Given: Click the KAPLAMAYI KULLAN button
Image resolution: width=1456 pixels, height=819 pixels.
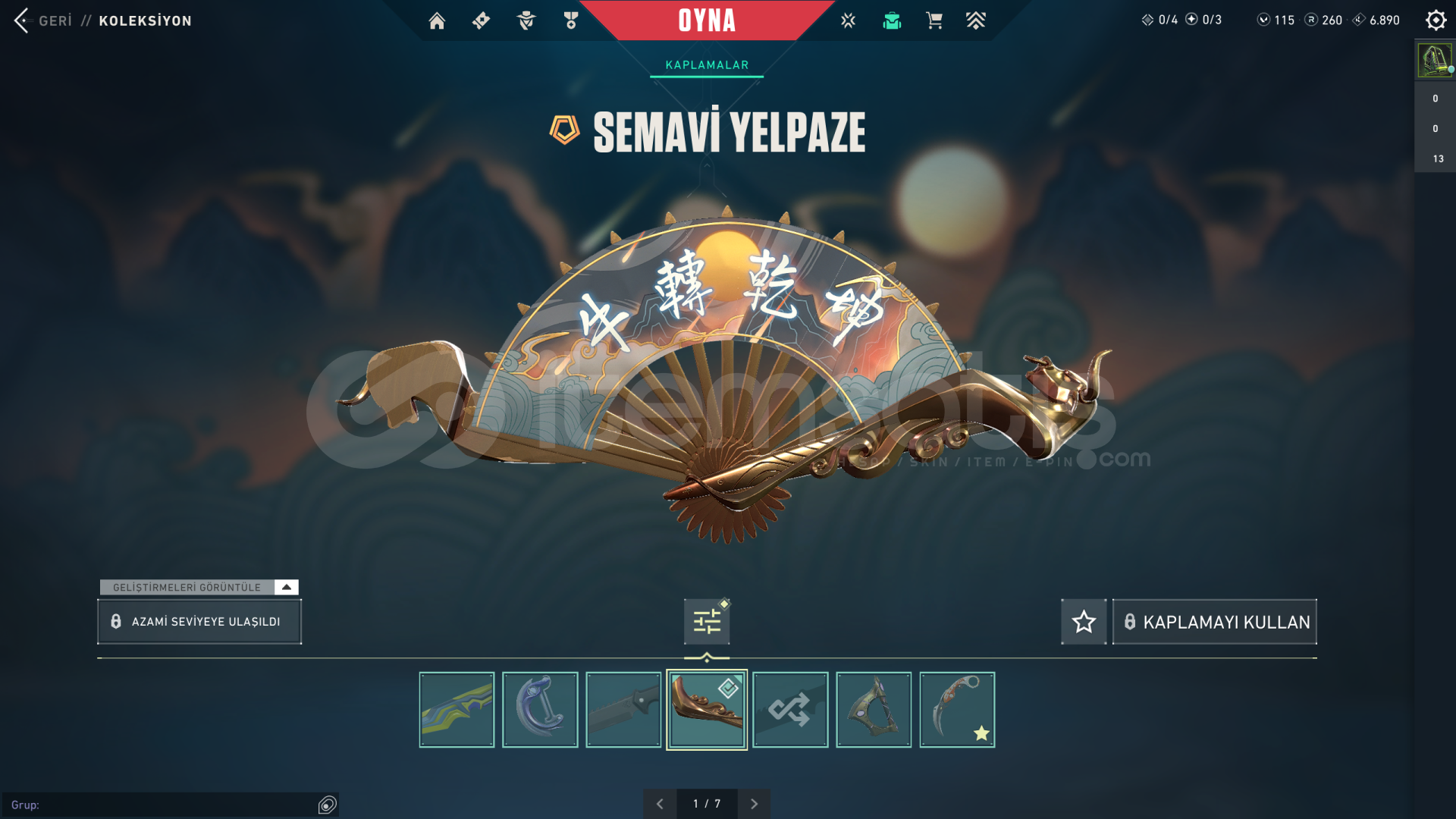Looking at the screenshot, I should pyautogui.click(x=1215, y=622).
